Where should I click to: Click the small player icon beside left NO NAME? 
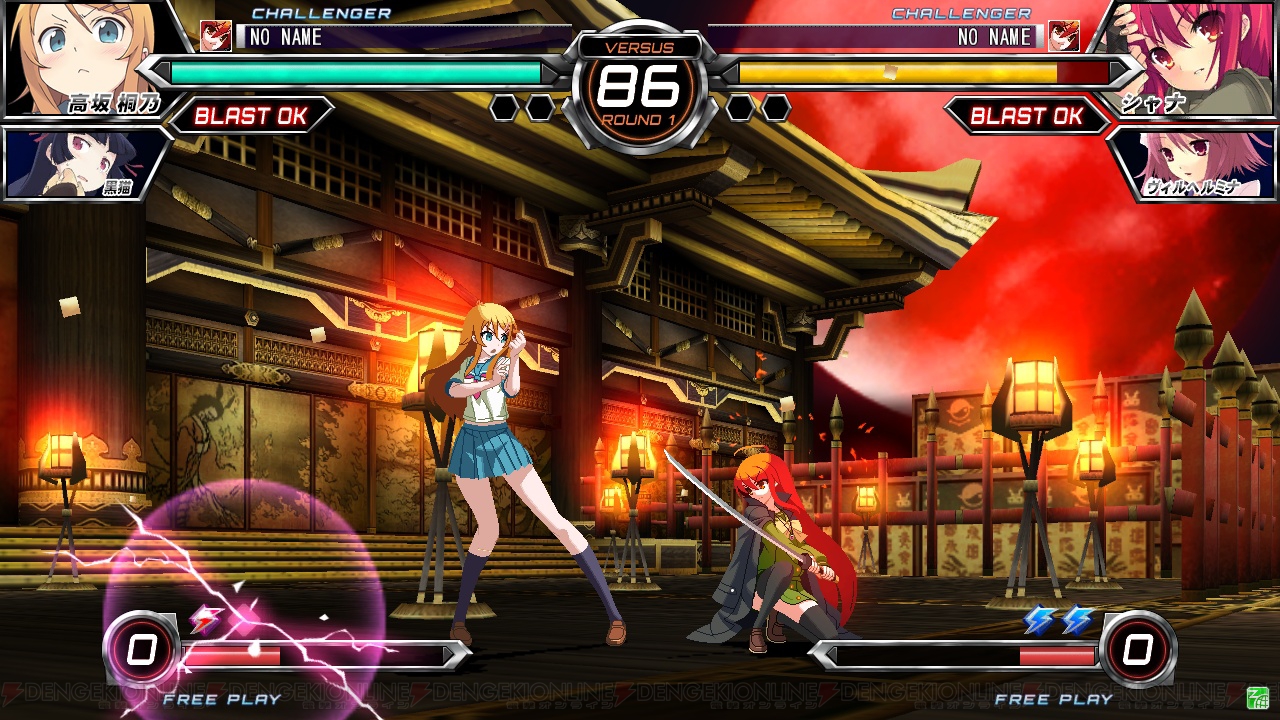(216, 36)
